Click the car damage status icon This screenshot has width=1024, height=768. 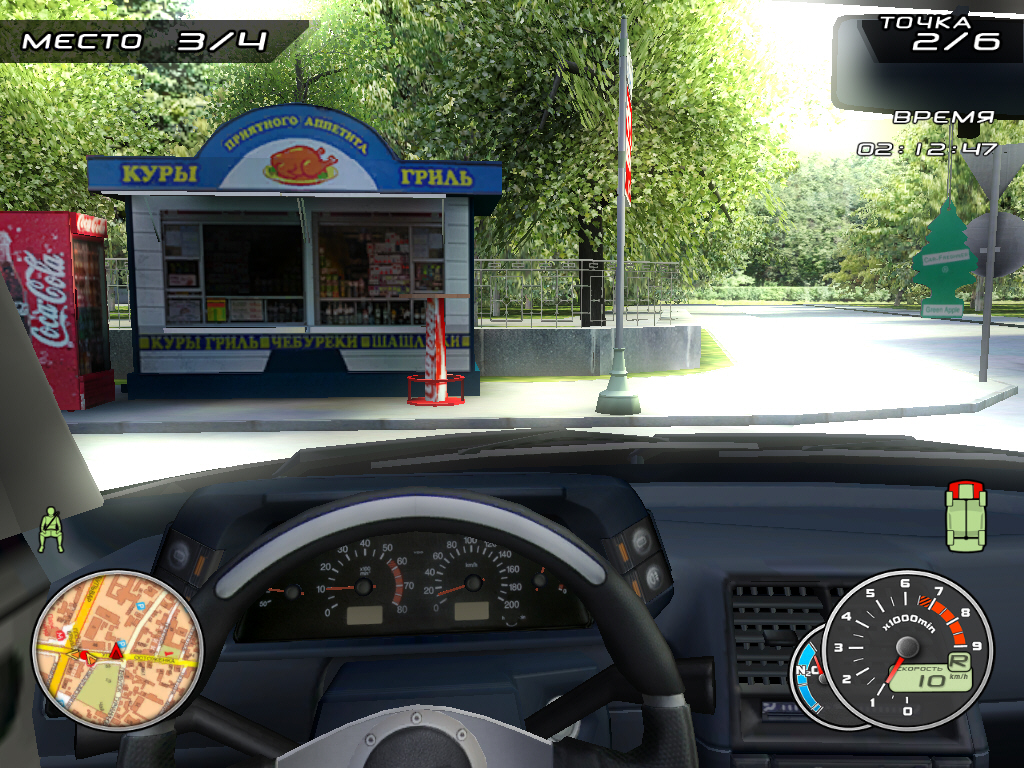coord(965,515)
